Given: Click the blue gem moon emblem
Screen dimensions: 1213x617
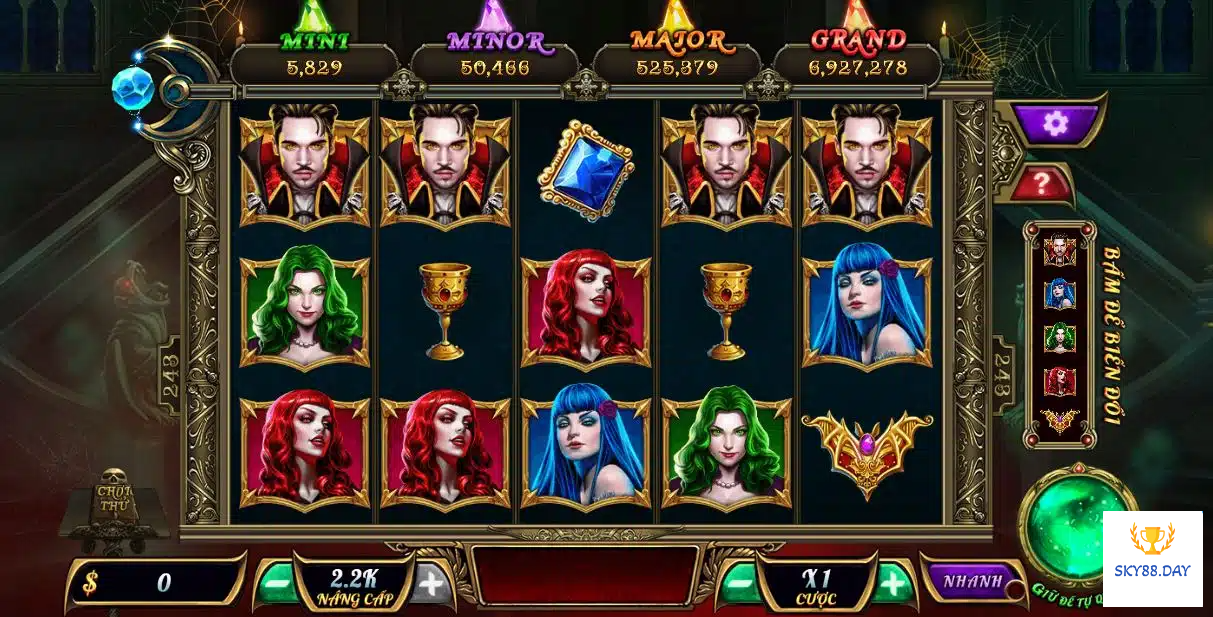Looking at the screenshot, I should (x=133, y=88).
